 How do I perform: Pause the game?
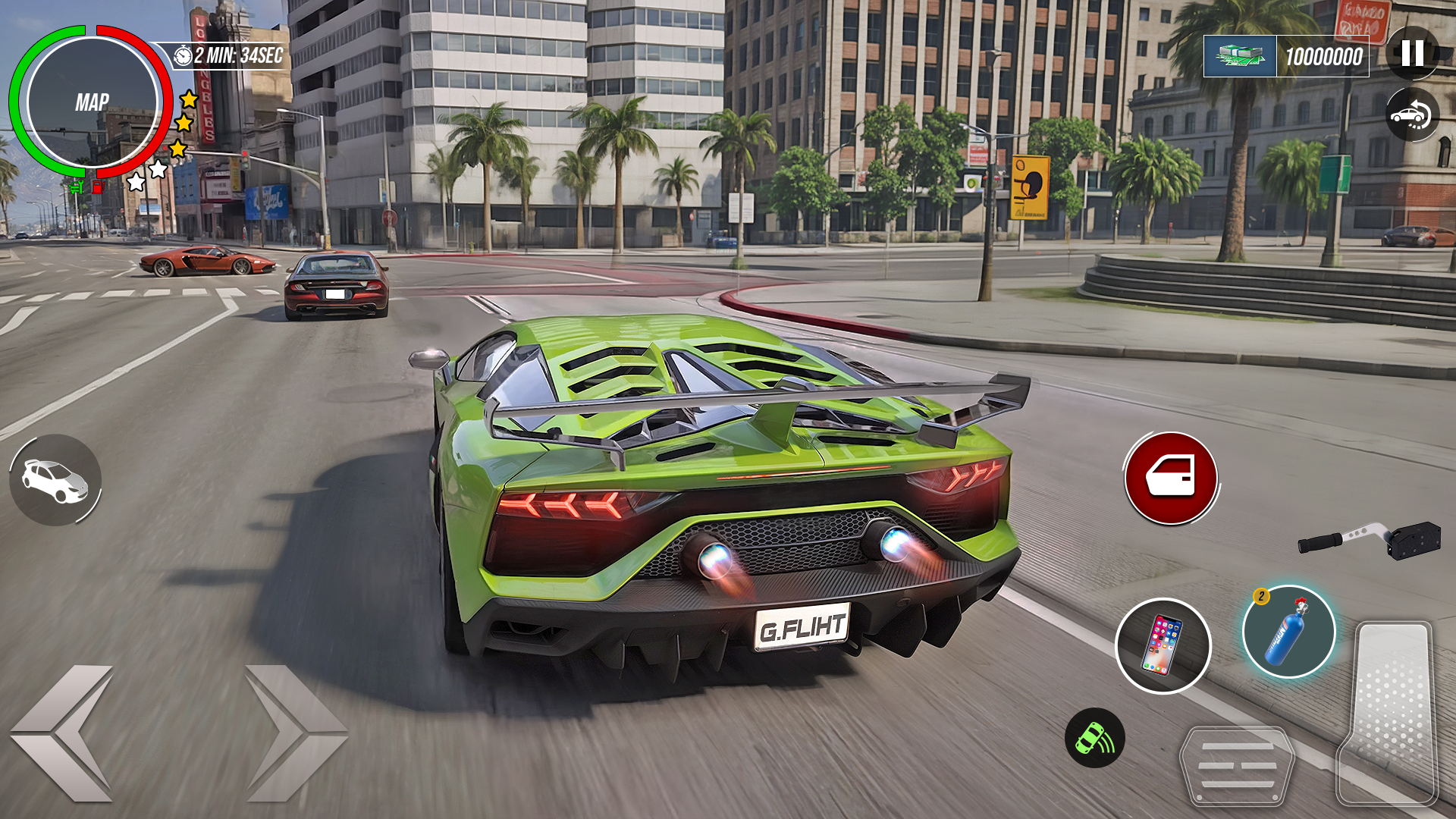tap(1412, 53)
